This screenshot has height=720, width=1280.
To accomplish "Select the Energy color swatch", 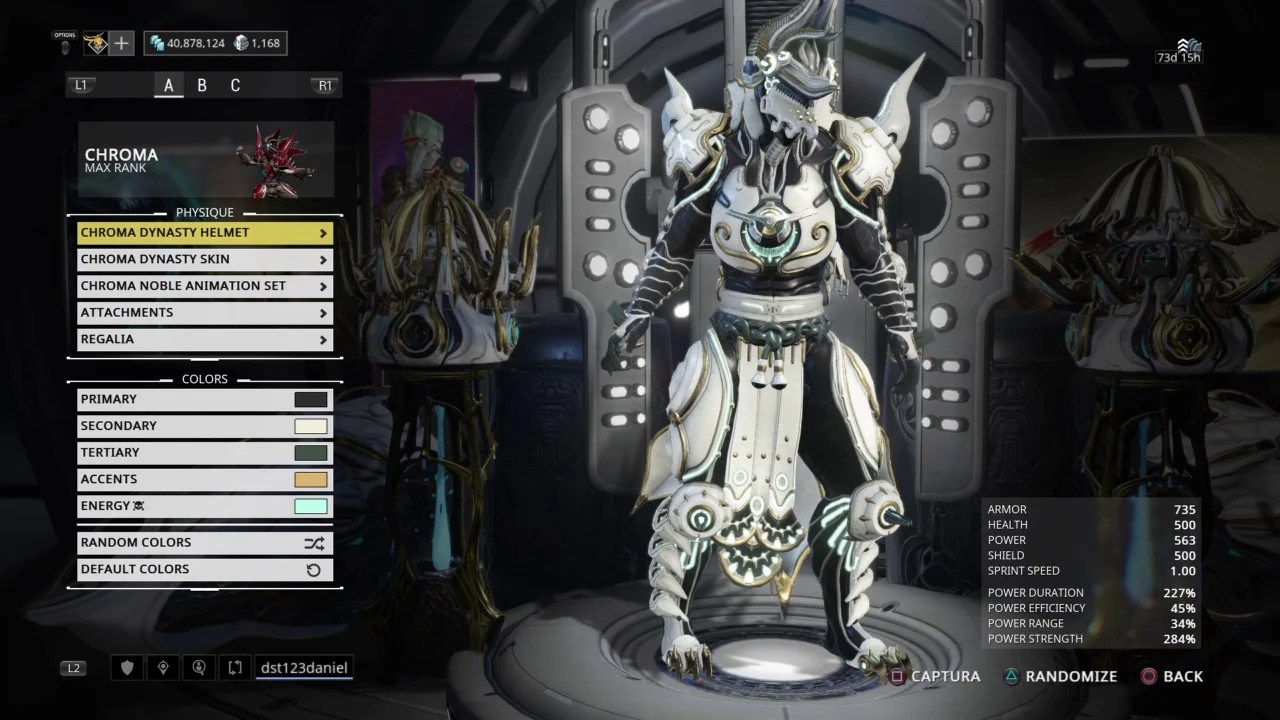I will pyautogui.click(x=311, y=506).
